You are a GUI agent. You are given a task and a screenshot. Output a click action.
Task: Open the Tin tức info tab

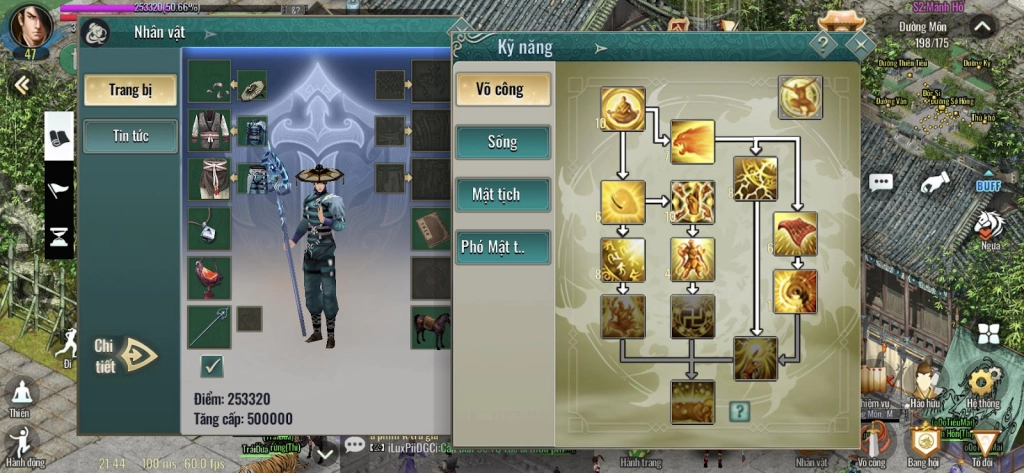point(130,136)
